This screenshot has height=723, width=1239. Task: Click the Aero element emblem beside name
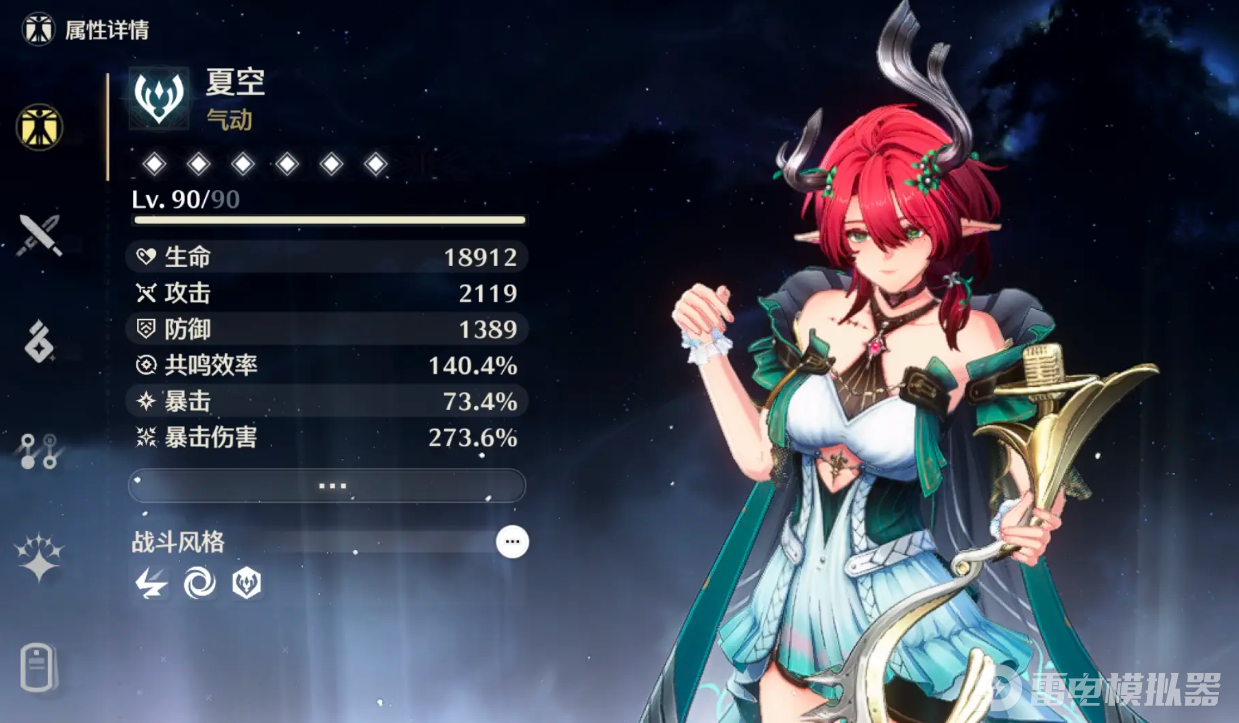coord(159,98)
